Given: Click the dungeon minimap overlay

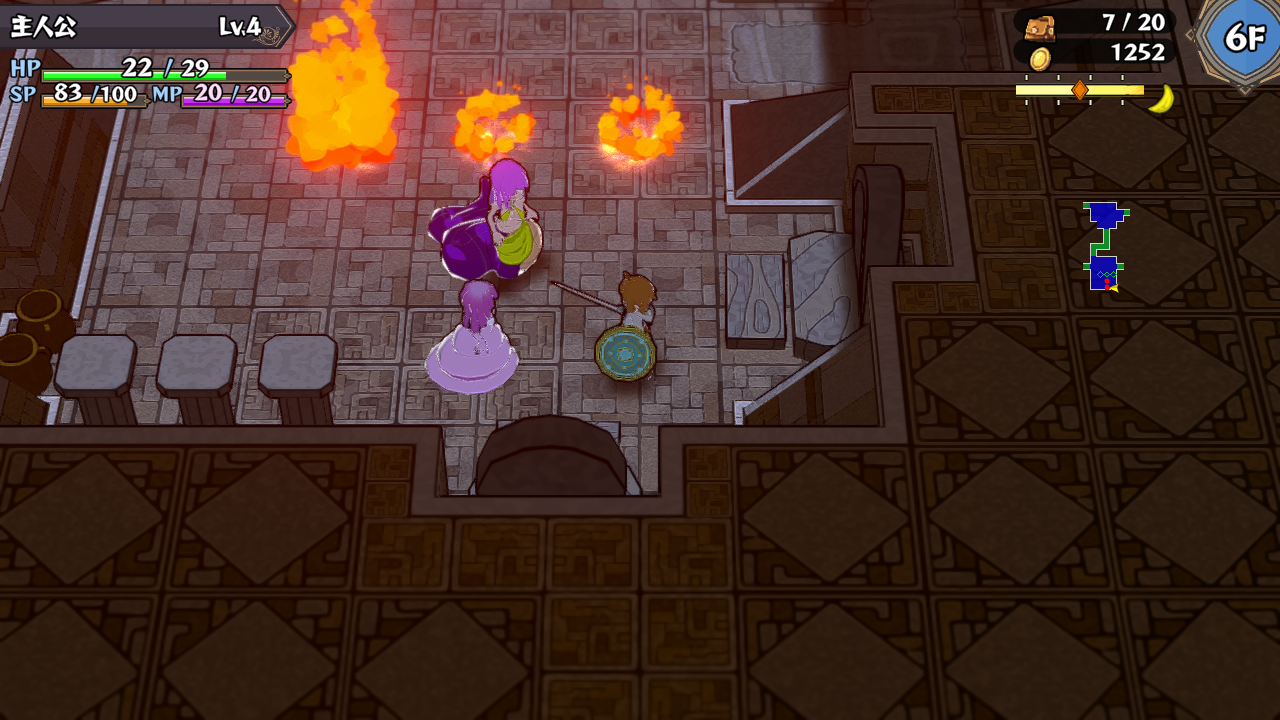Looking at the screenshot, I should click(x=1104, y=246).
